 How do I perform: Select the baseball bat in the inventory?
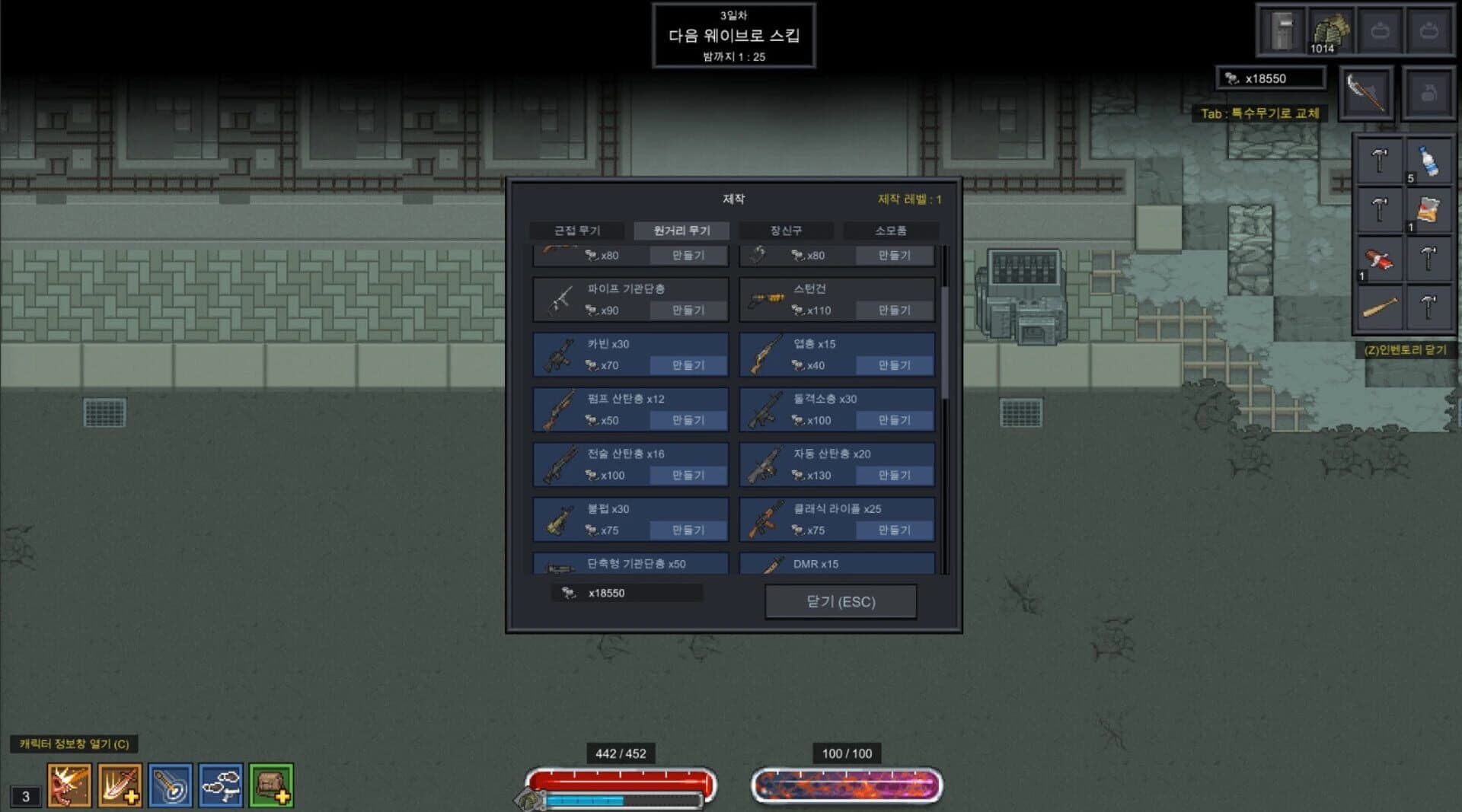pyautogui.click(x=1381, y=307)
